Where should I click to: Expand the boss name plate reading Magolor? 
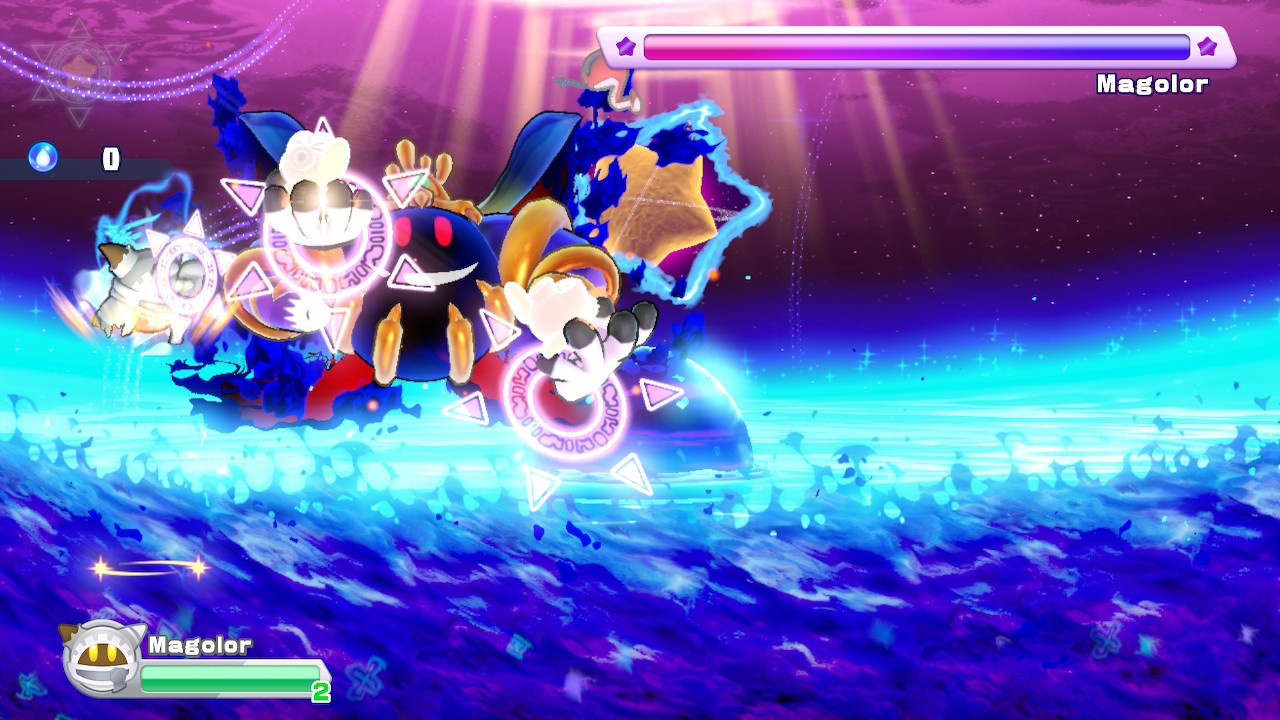tap(1150, 84)
